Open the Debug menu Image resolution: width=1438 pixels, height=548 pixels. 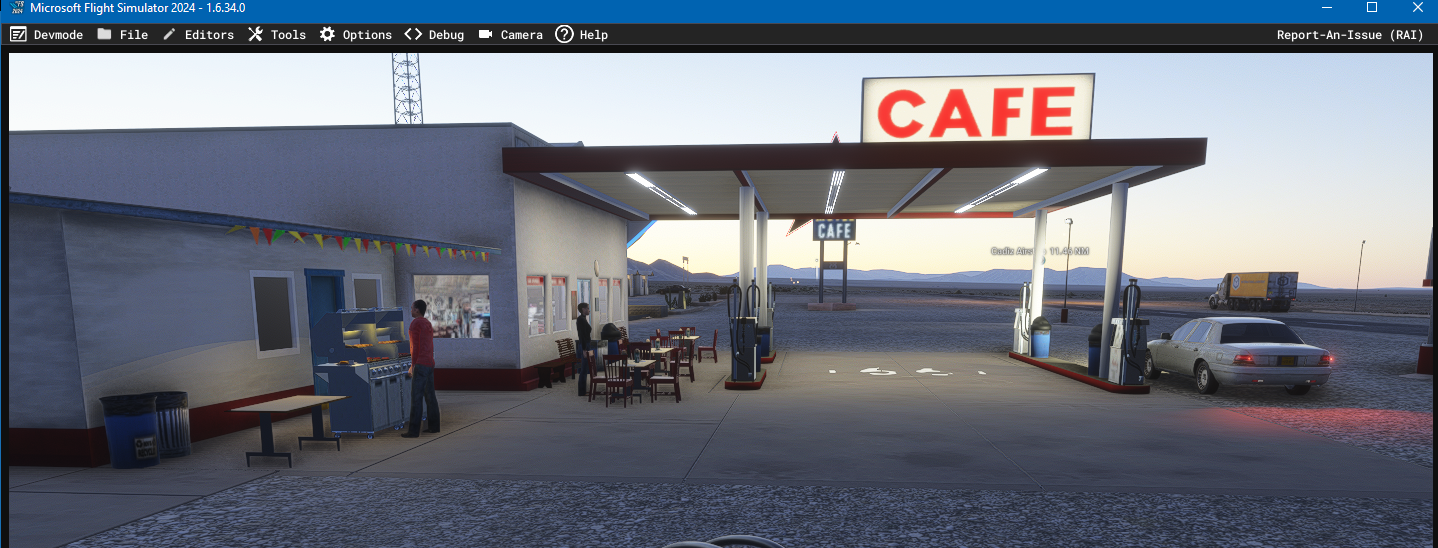tap(435, 35)
